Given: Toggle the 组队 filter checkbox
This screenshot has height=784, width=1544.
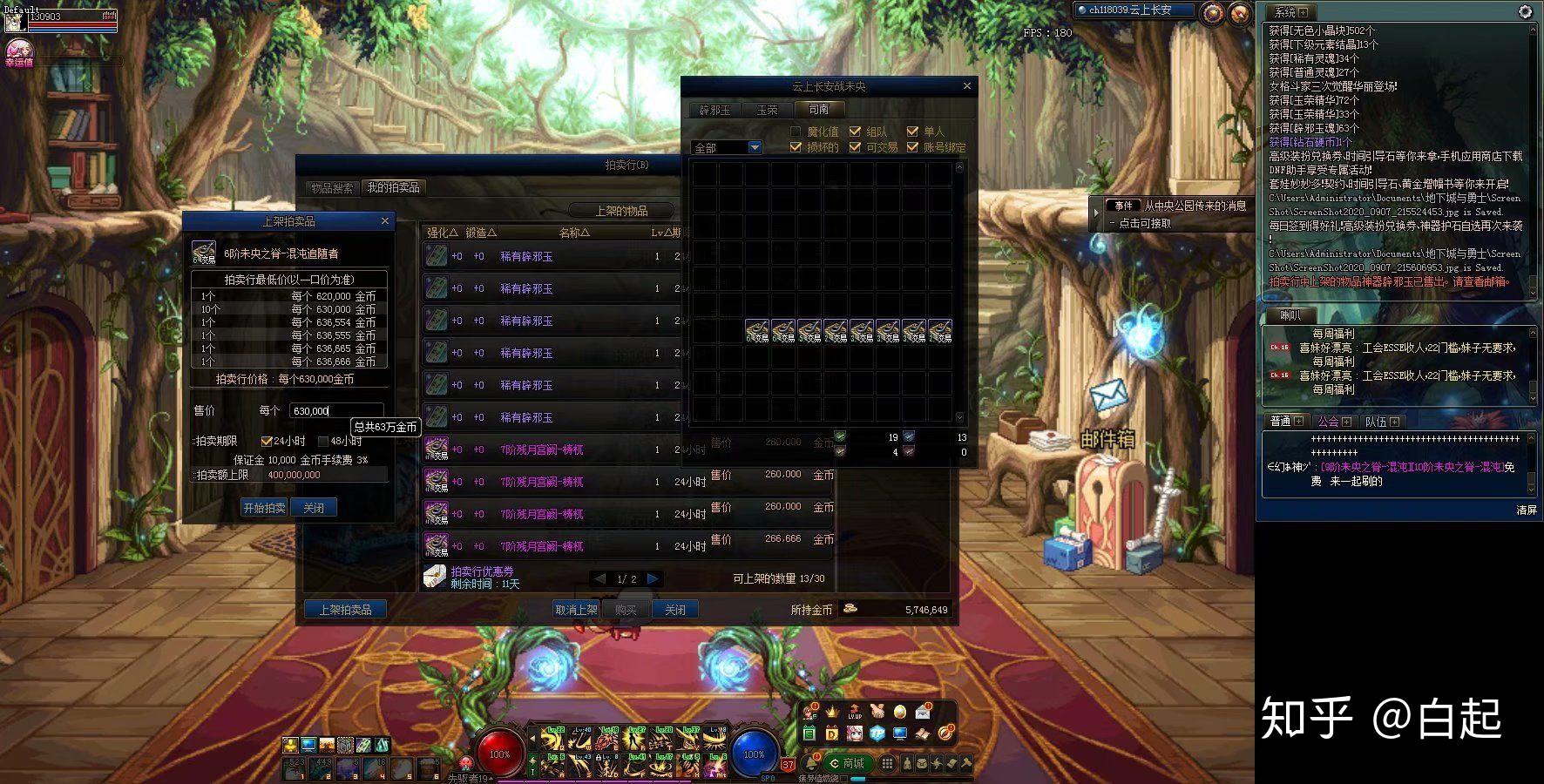Looking at the screenshot, I should (x=855, y=132).
